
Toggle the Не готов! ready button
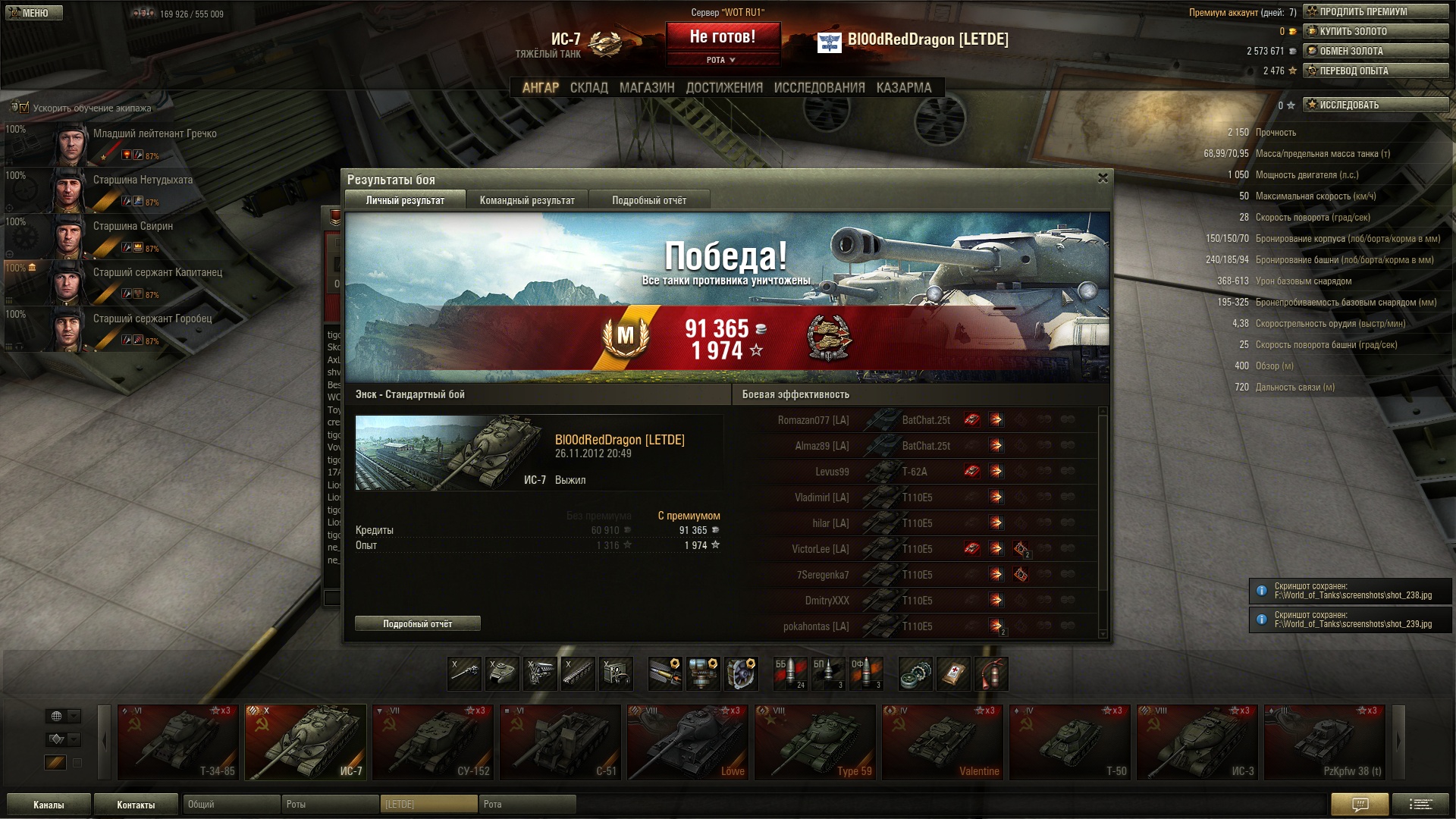(x=722, y=36)
